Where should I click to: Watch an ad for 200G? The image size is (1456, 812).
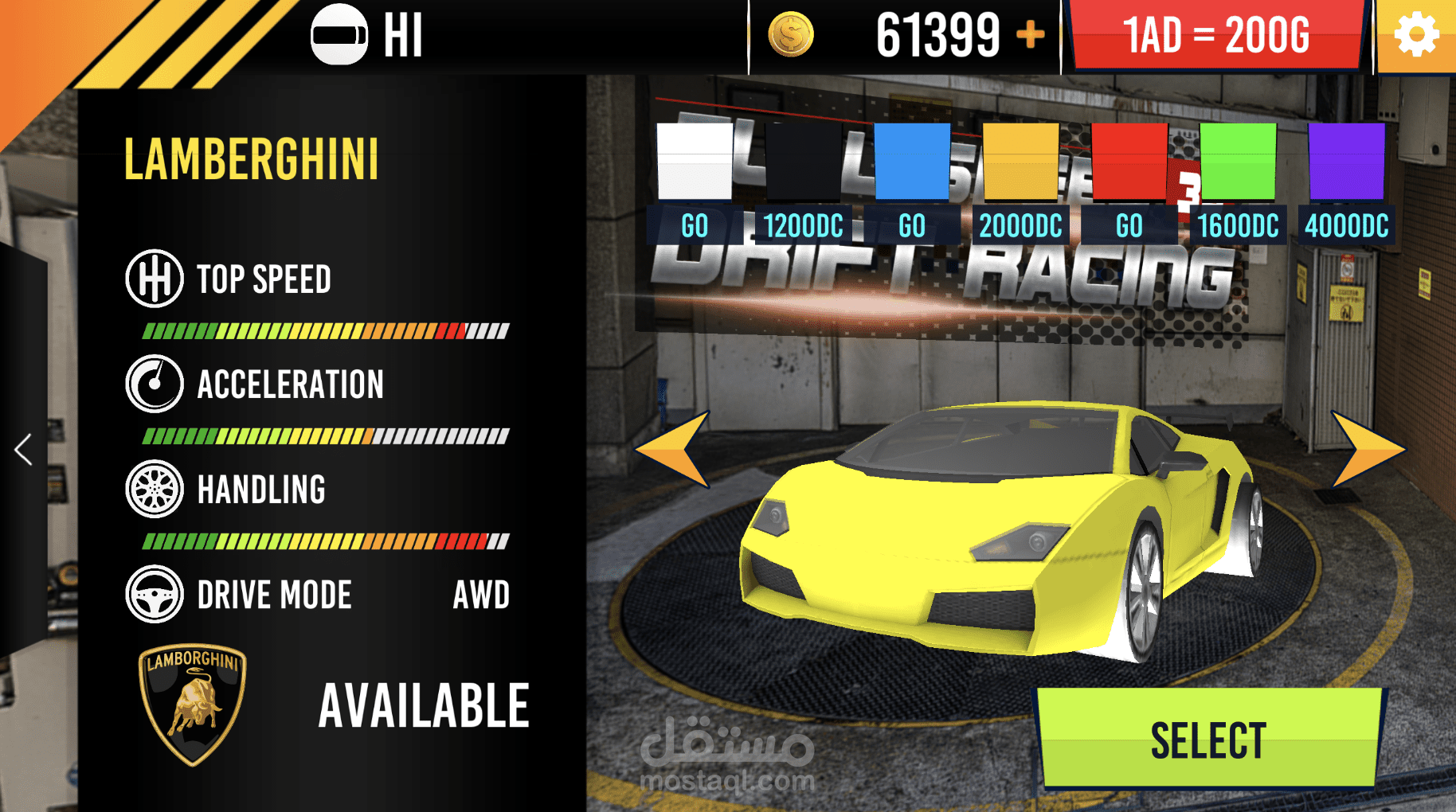coord(1216,36)
